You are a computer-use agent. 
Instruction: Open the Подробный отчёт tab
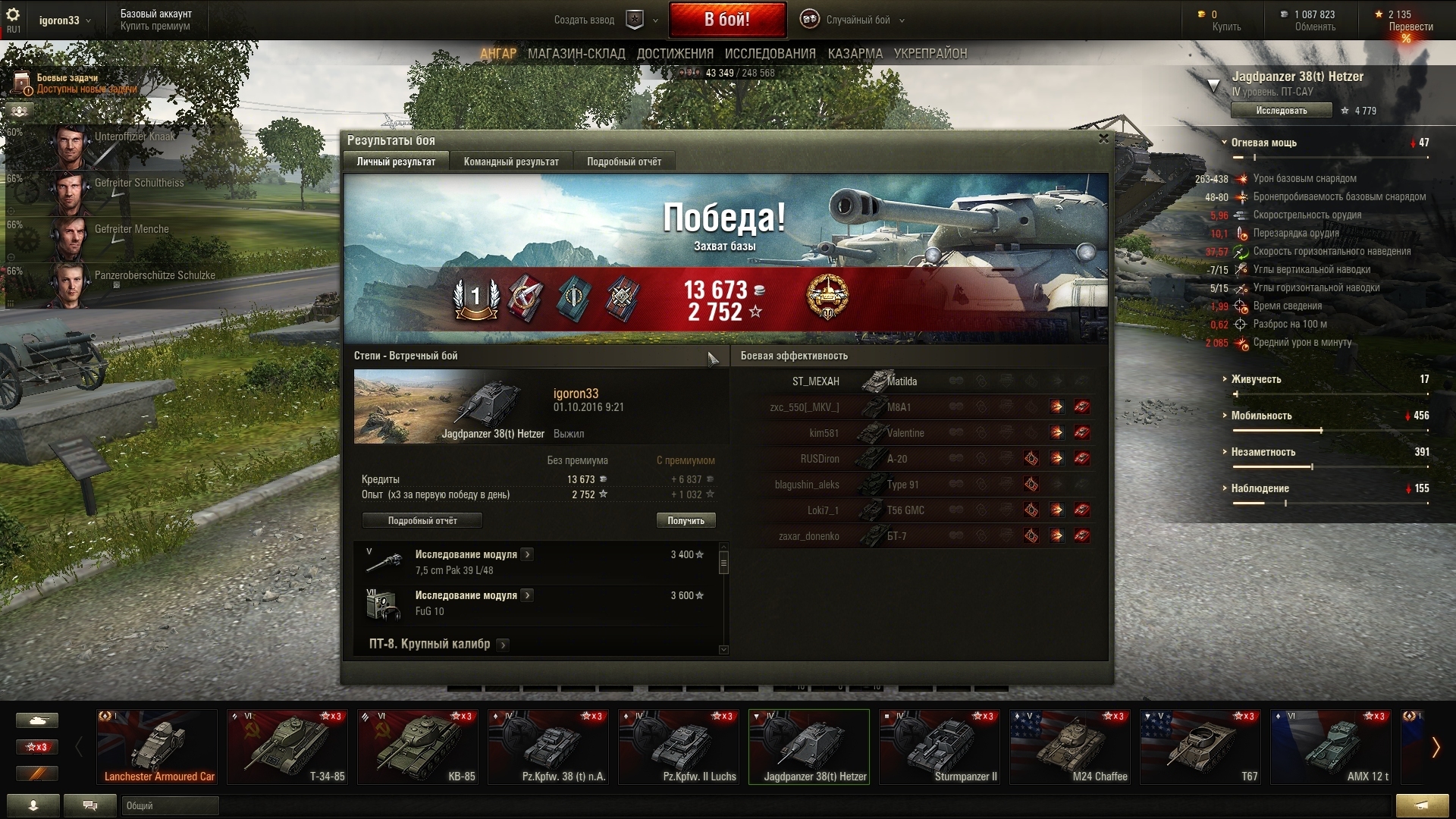[x=623, y=162]
